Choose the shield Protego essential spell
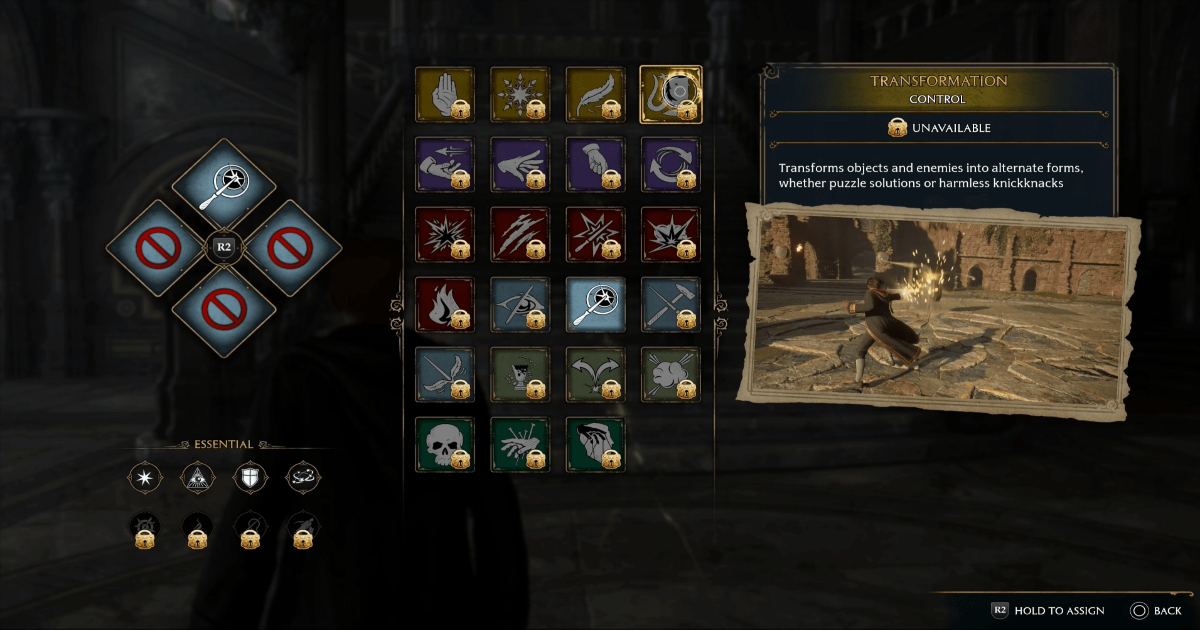The width and height of the screenshot is (1200, 630). pos(250,478)
